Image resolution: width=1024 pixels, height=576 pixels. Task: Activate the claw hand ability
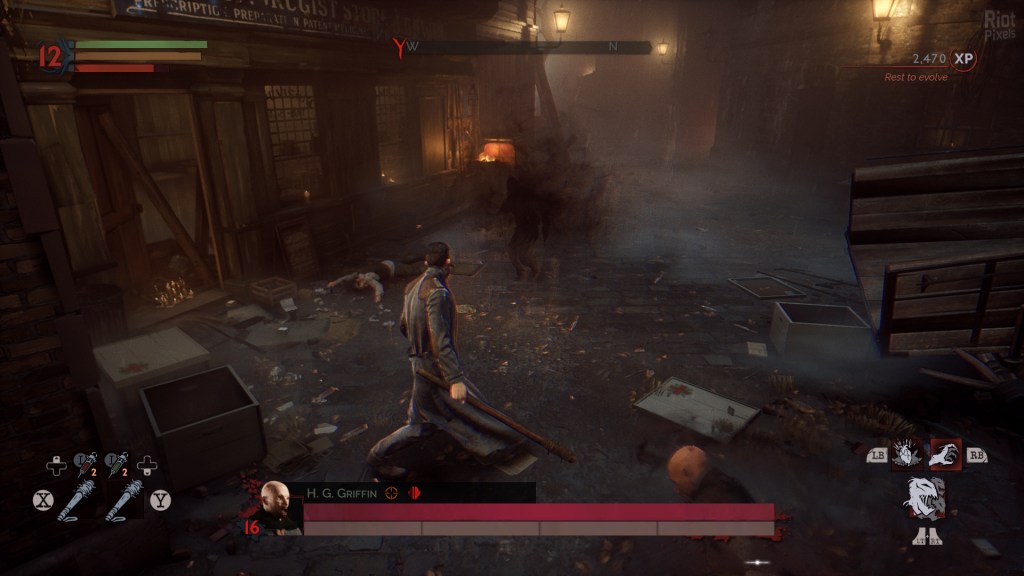tap(945, 454)
